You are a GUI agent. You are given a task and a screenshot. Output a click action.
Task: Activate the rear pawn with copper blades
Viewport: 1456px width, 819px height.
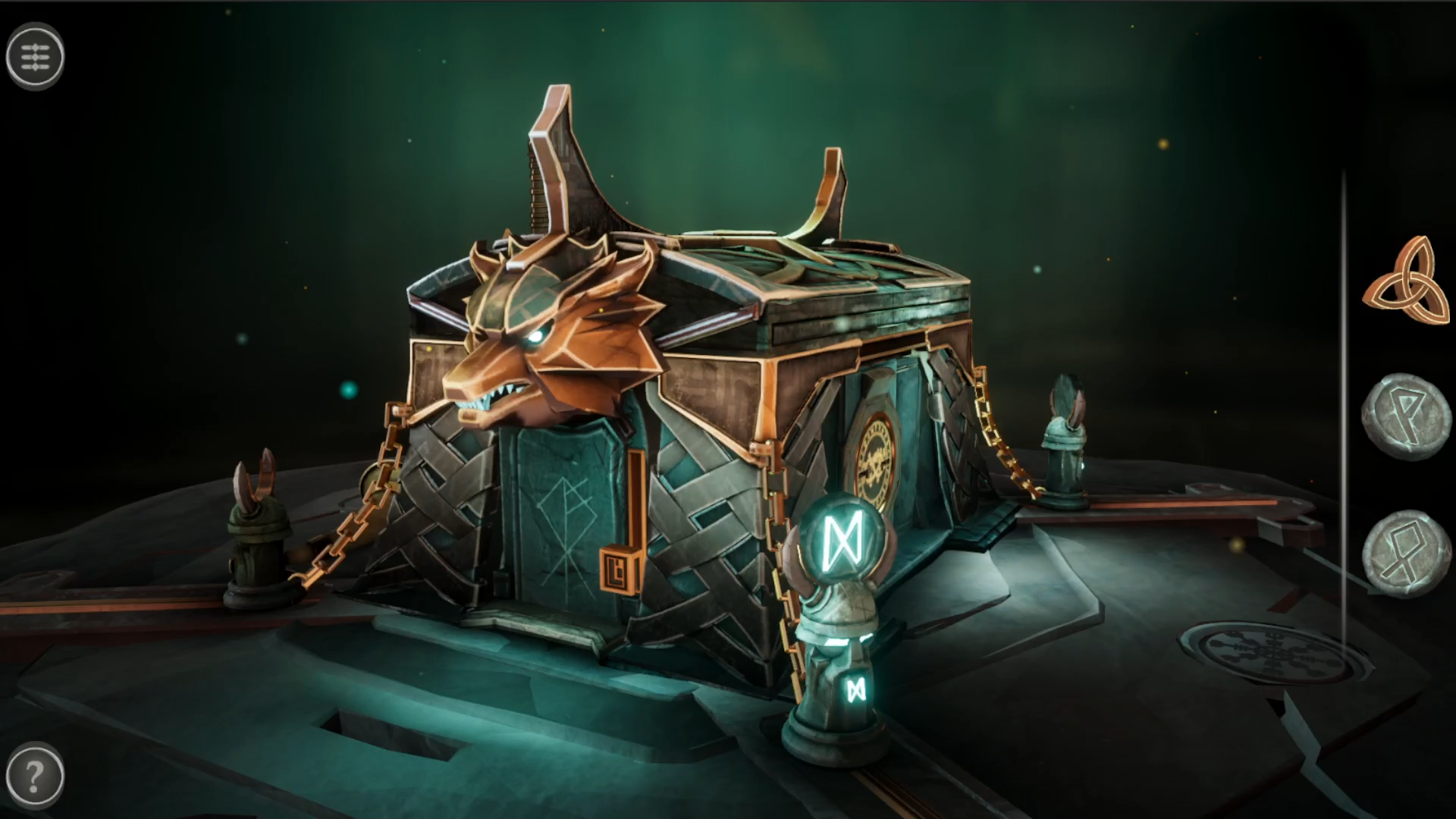[x=1067, y=432]
